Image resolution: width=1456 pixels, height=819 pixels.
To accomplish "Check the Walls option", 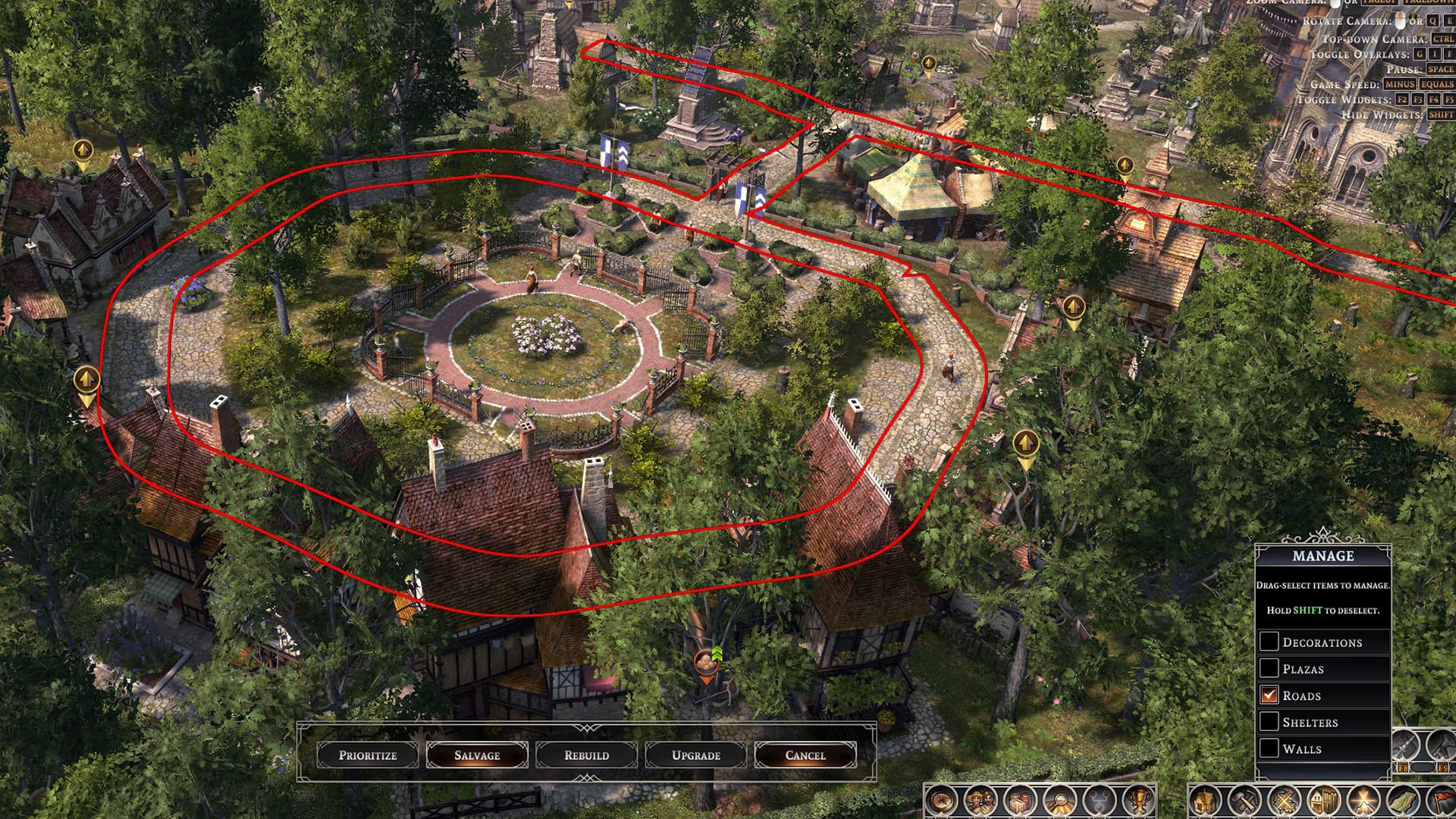I will click(x=1269, y=748).
